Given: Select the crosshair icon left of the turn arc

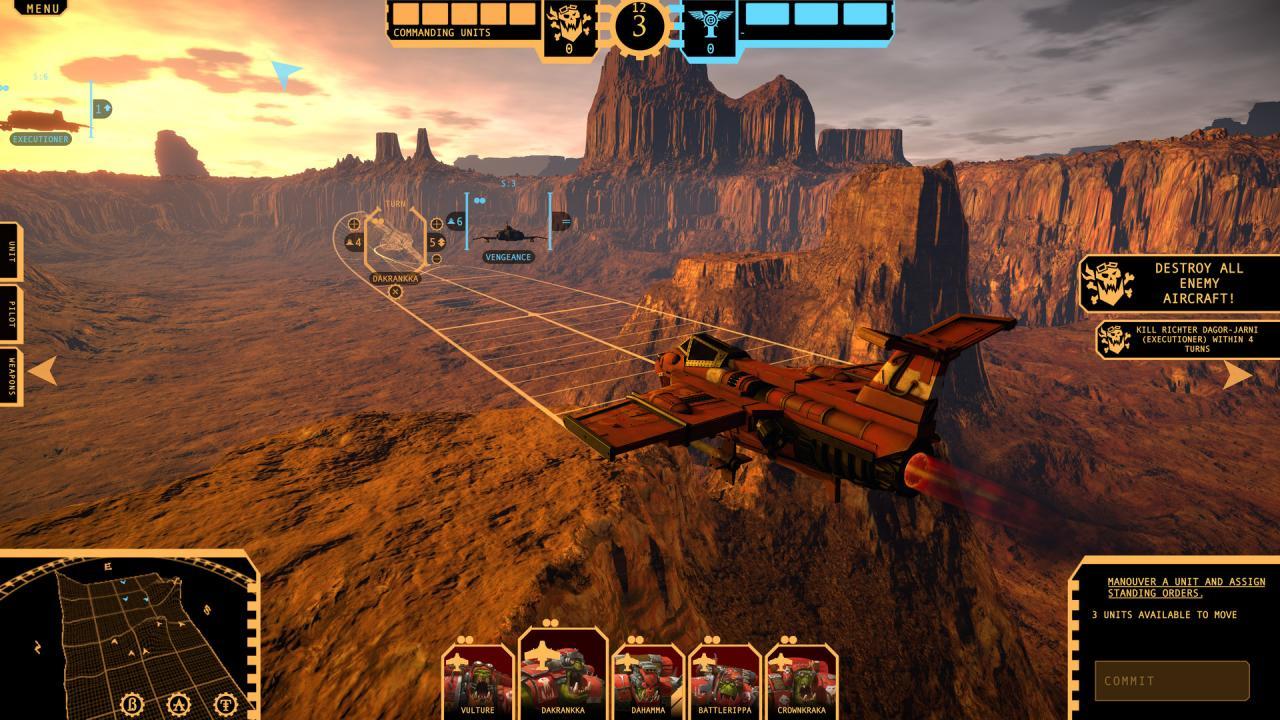Looking at the screenshot, I should click(353, 224).
